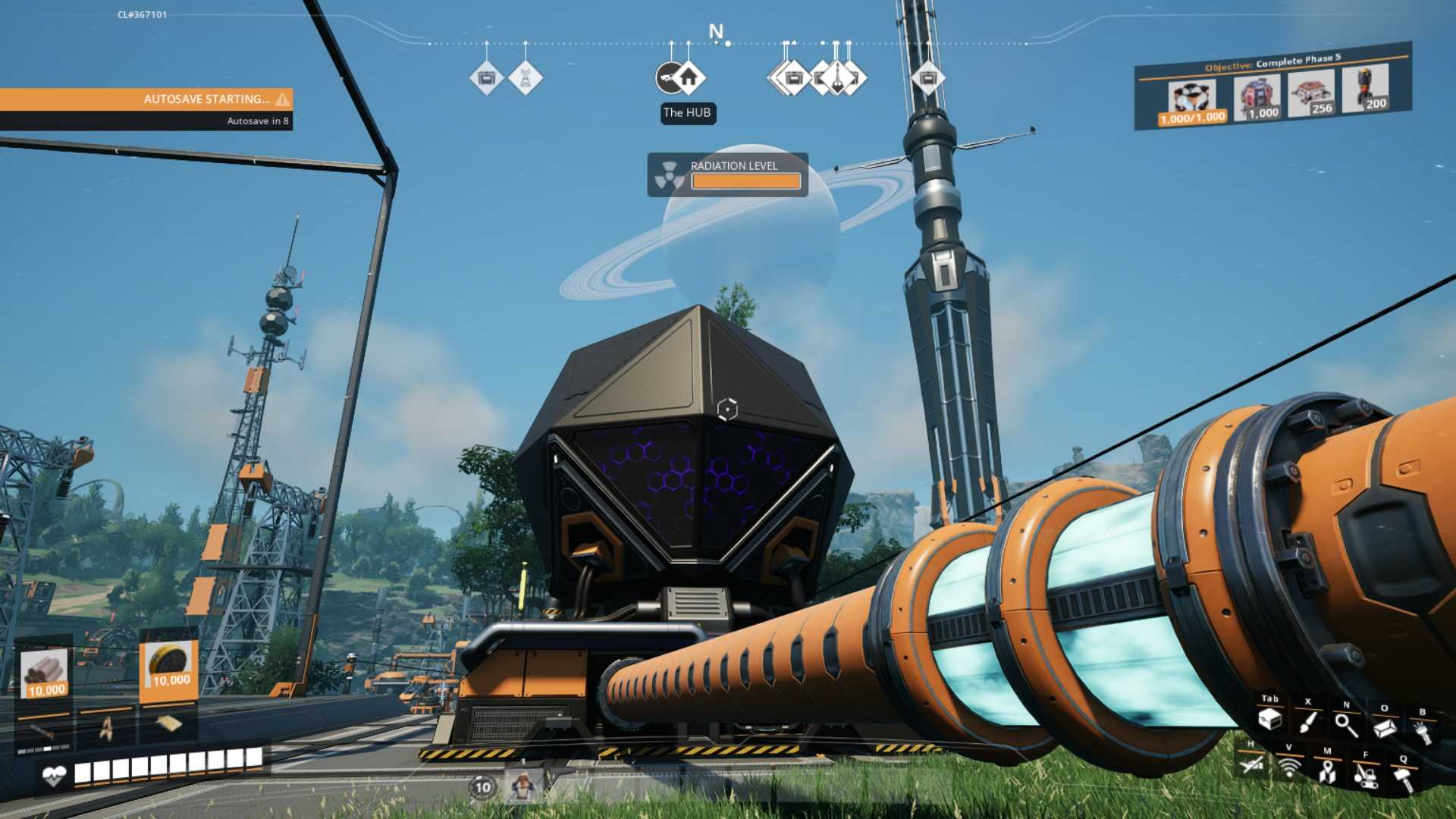This screenshot has width=1456, height=819.
Task: Click the radio tower compass marker
Action: (x=525, y=77)
